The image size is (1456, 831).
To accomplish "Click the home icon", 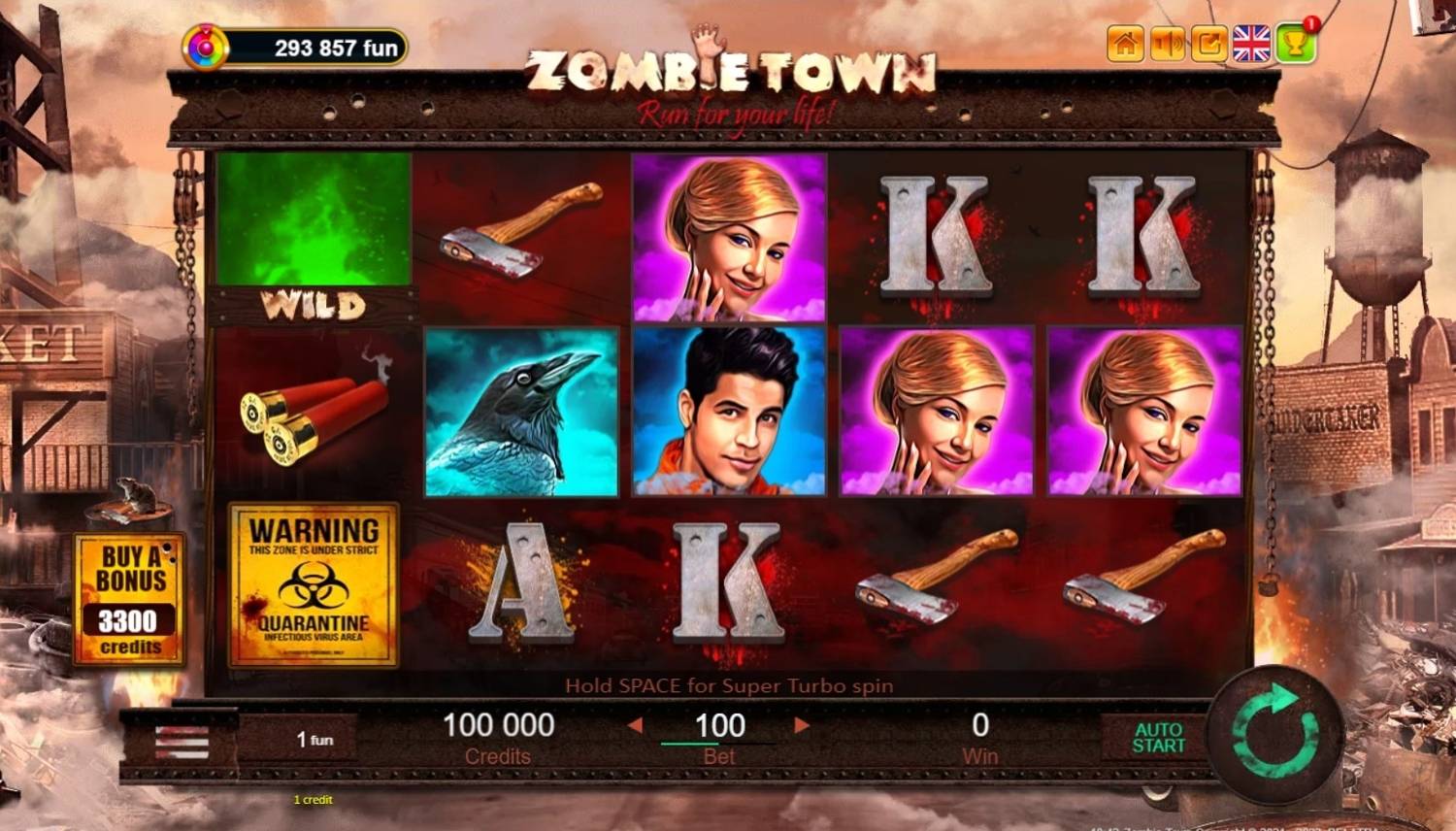I will pyautogui.click(x=1123, y=44).
